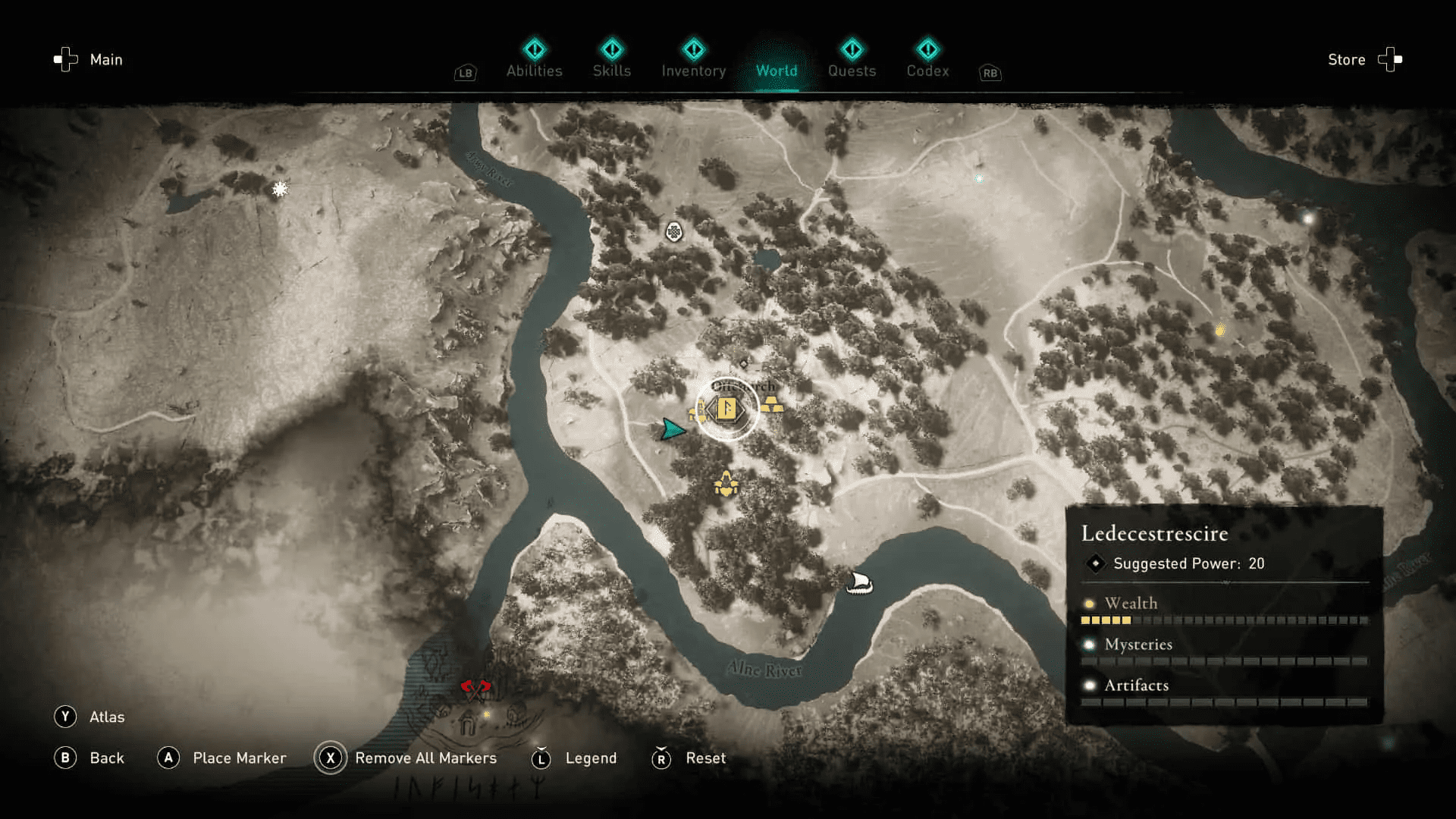Click the cyan mystery dot in the northeast
The image size is (1456, 819).
point(979,180)
